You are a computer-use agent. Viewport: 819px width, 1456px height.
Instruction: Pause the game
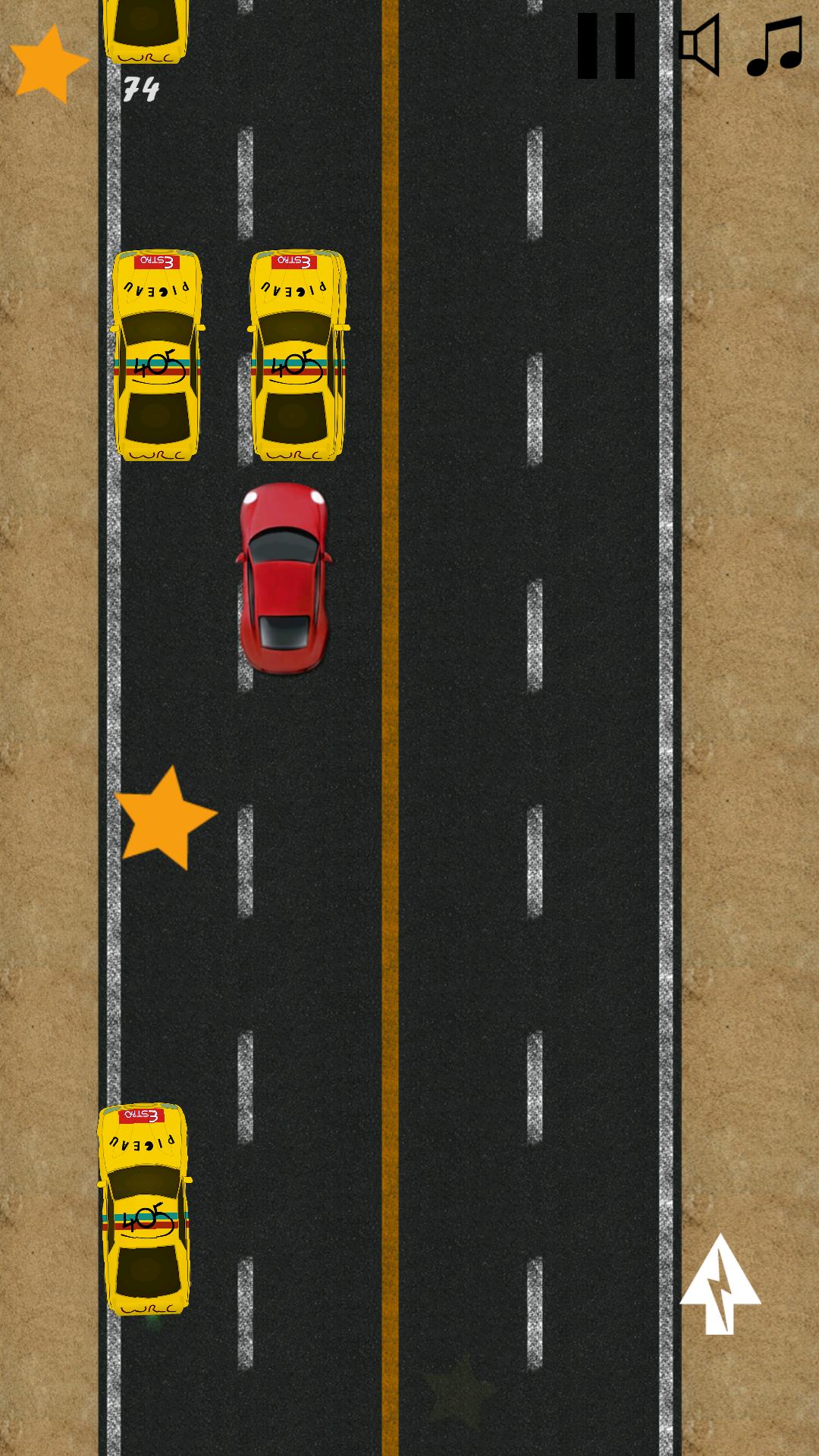[x=606, y=46]
